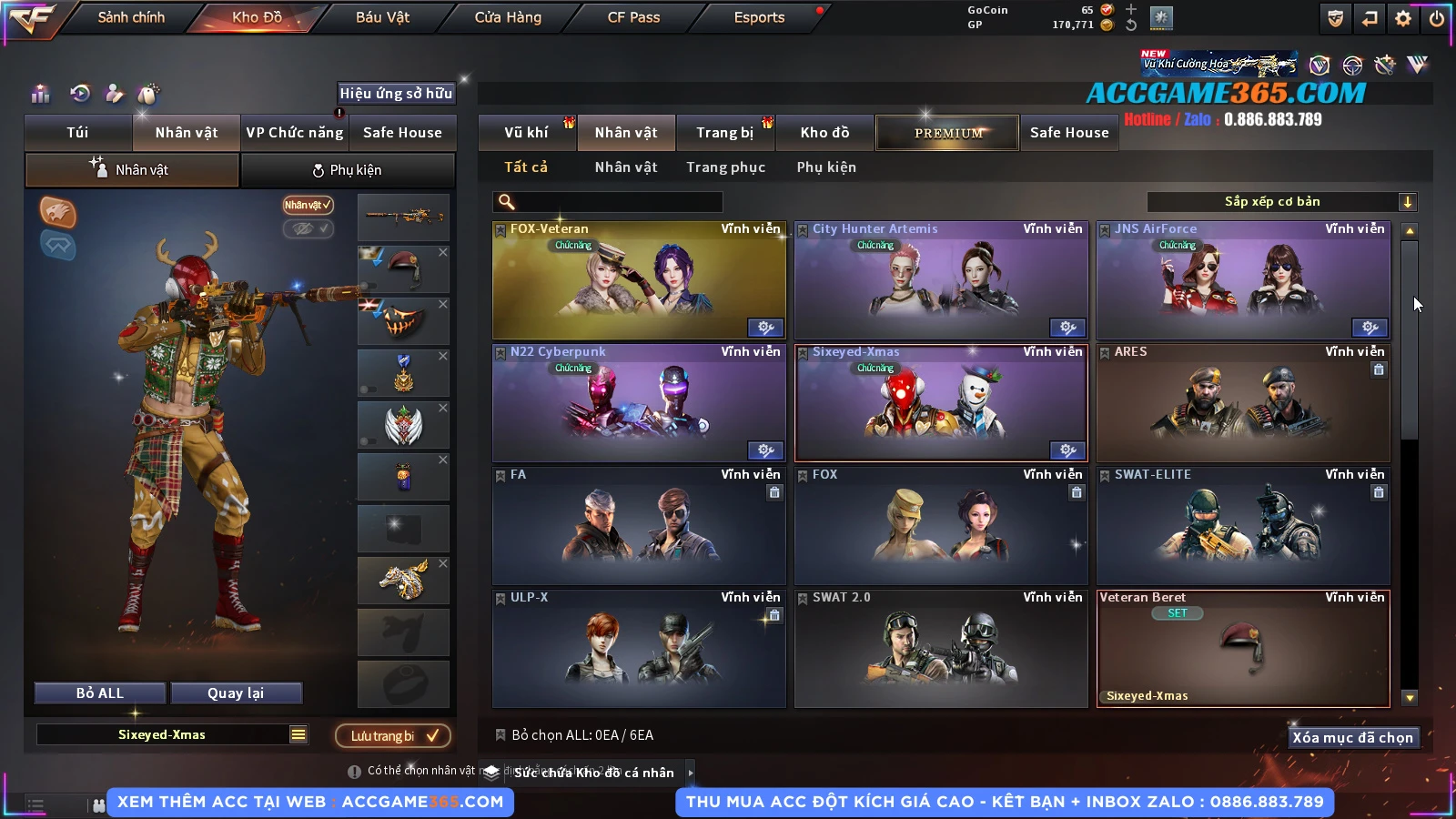This screenshot has height=819, width=1456.
Task: Select the Veteran Beret set item
Action: (1243, 649)
